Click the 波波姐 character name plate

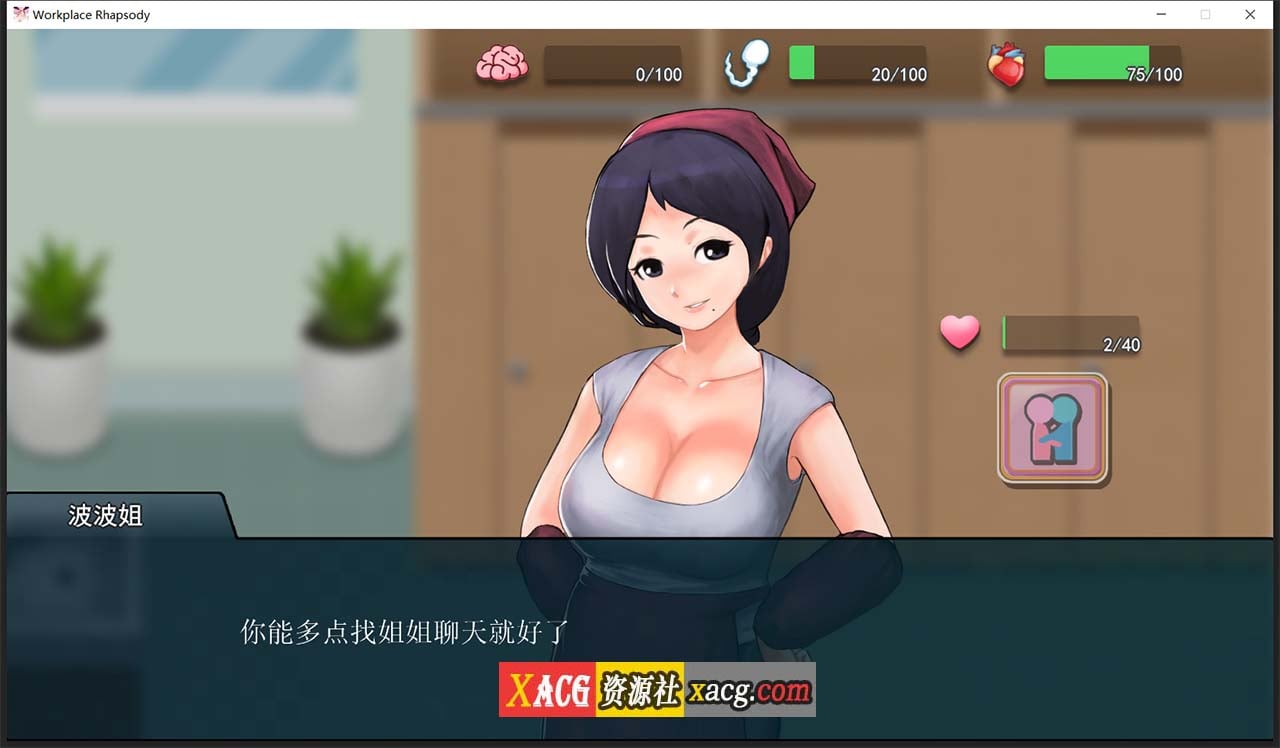[x=103, y=516]
